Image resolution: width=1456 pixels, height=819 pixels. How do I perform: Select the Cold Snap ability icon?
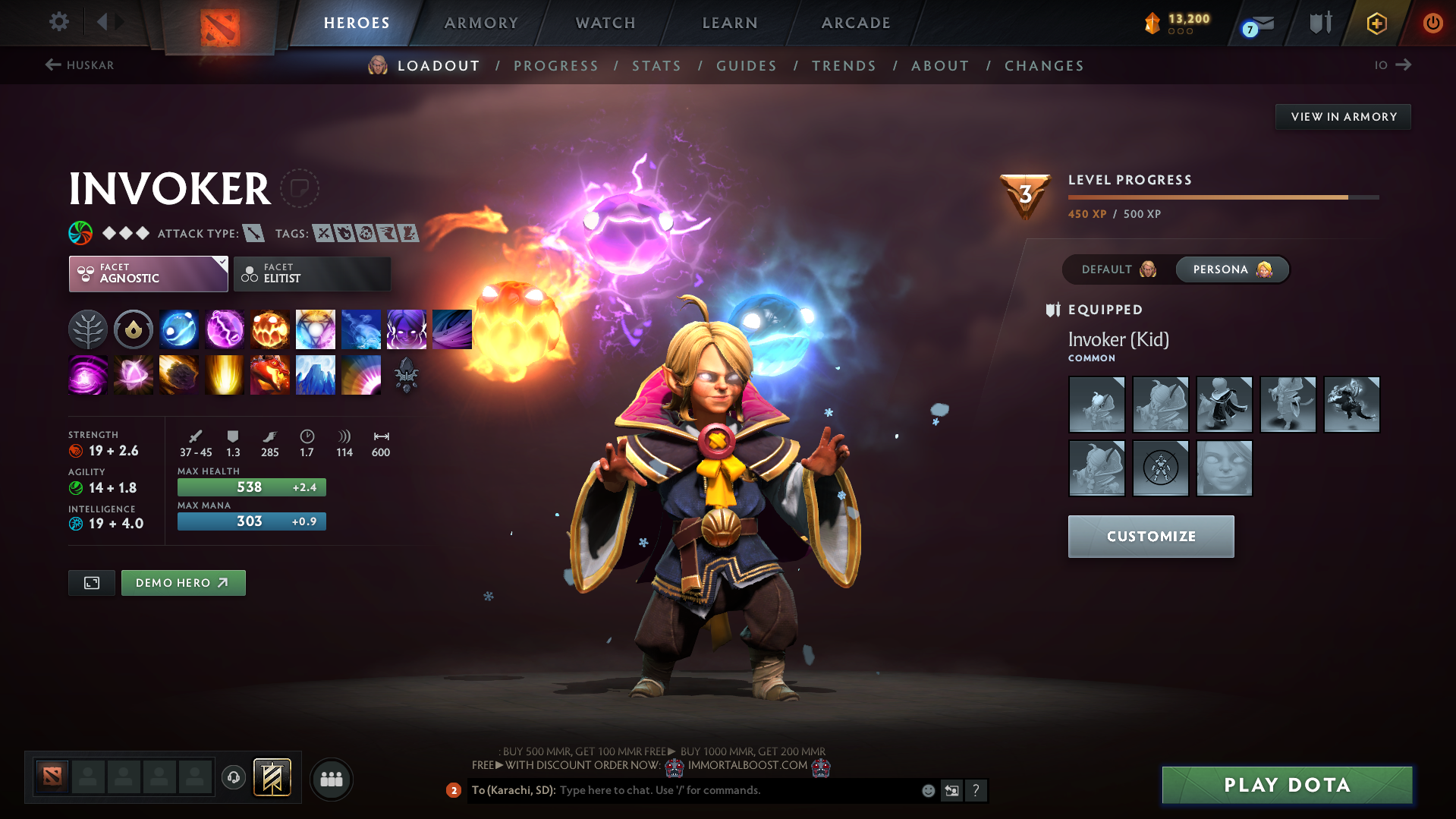[x=360, y=329]
